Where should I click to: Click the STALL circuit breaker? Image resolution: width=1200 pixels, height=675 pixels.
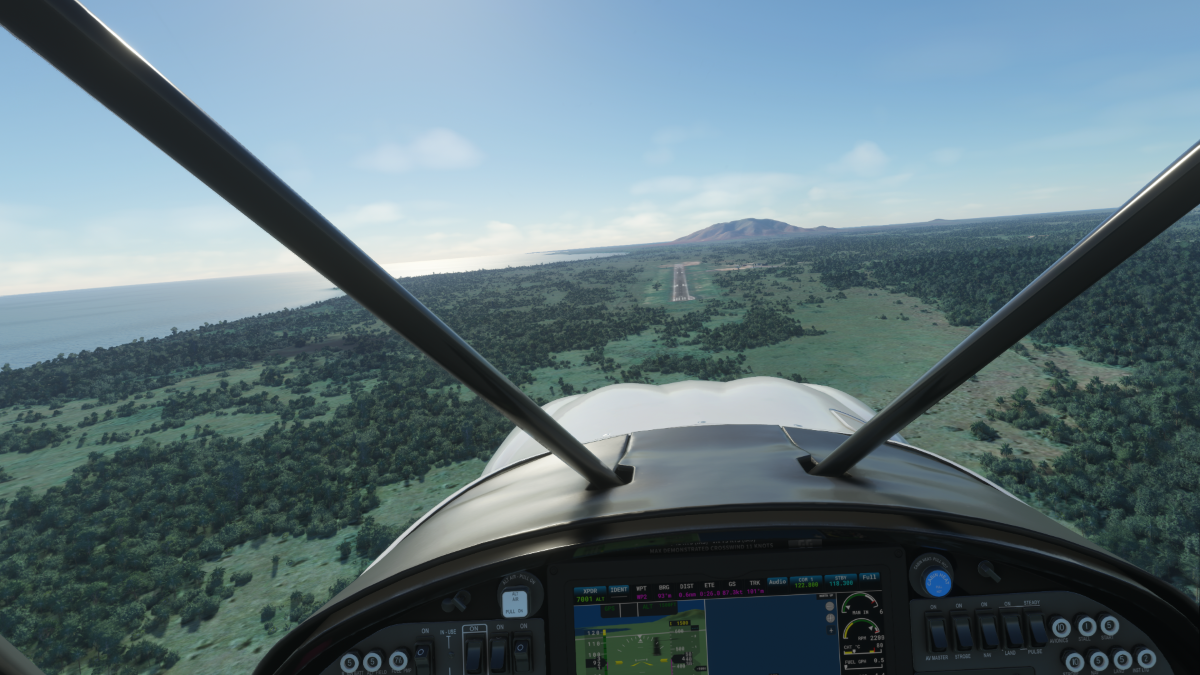(1085, 626)
